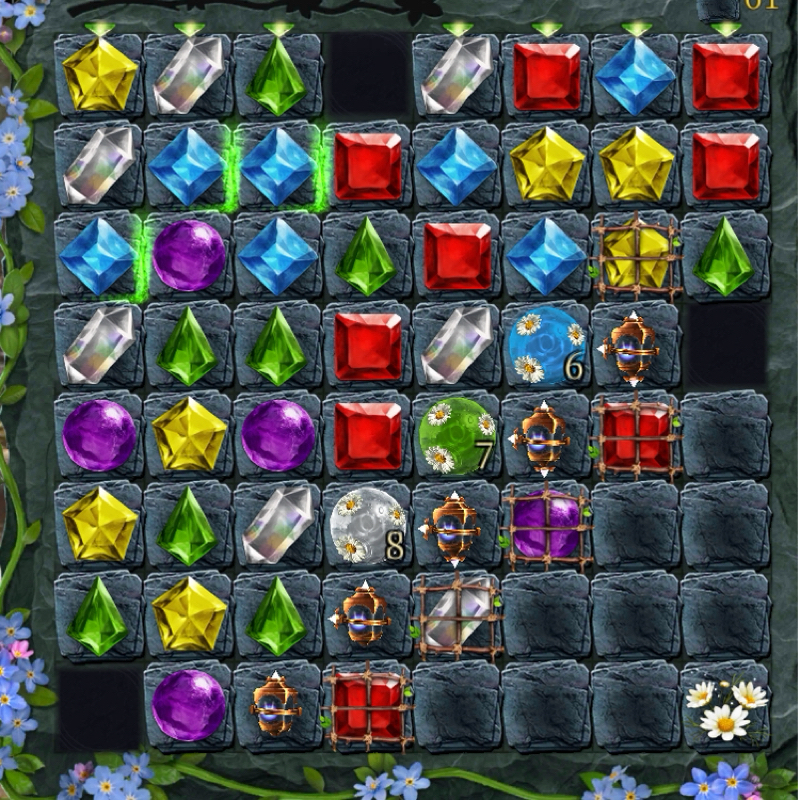This screenshot has height=800, width=798.
Task: Click the green daisy ball numbered 7
Action: tap(455, 435)
